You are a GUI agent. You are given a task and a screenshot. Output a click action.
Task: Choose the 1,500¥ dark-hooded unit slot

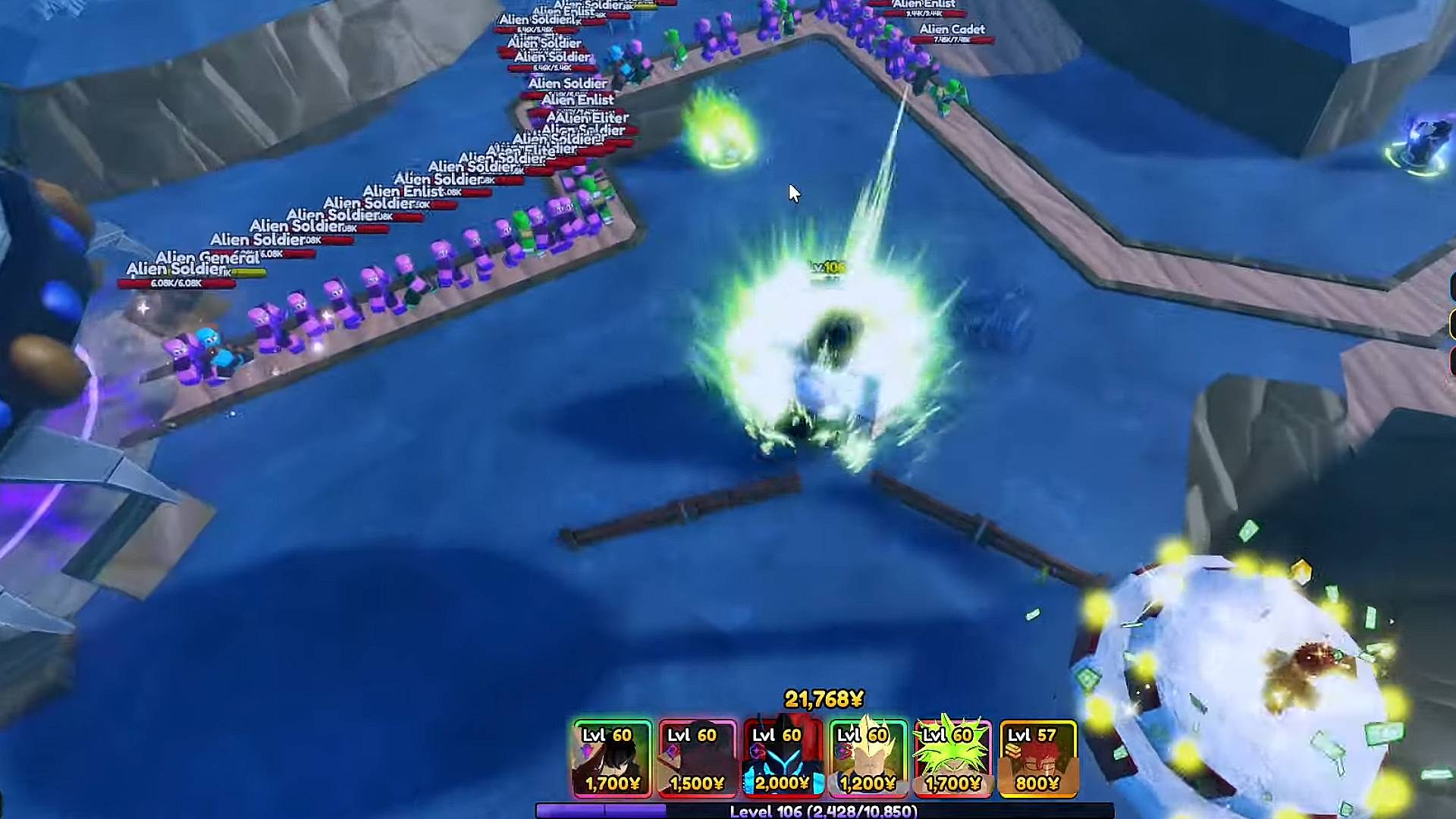point(697,758)
